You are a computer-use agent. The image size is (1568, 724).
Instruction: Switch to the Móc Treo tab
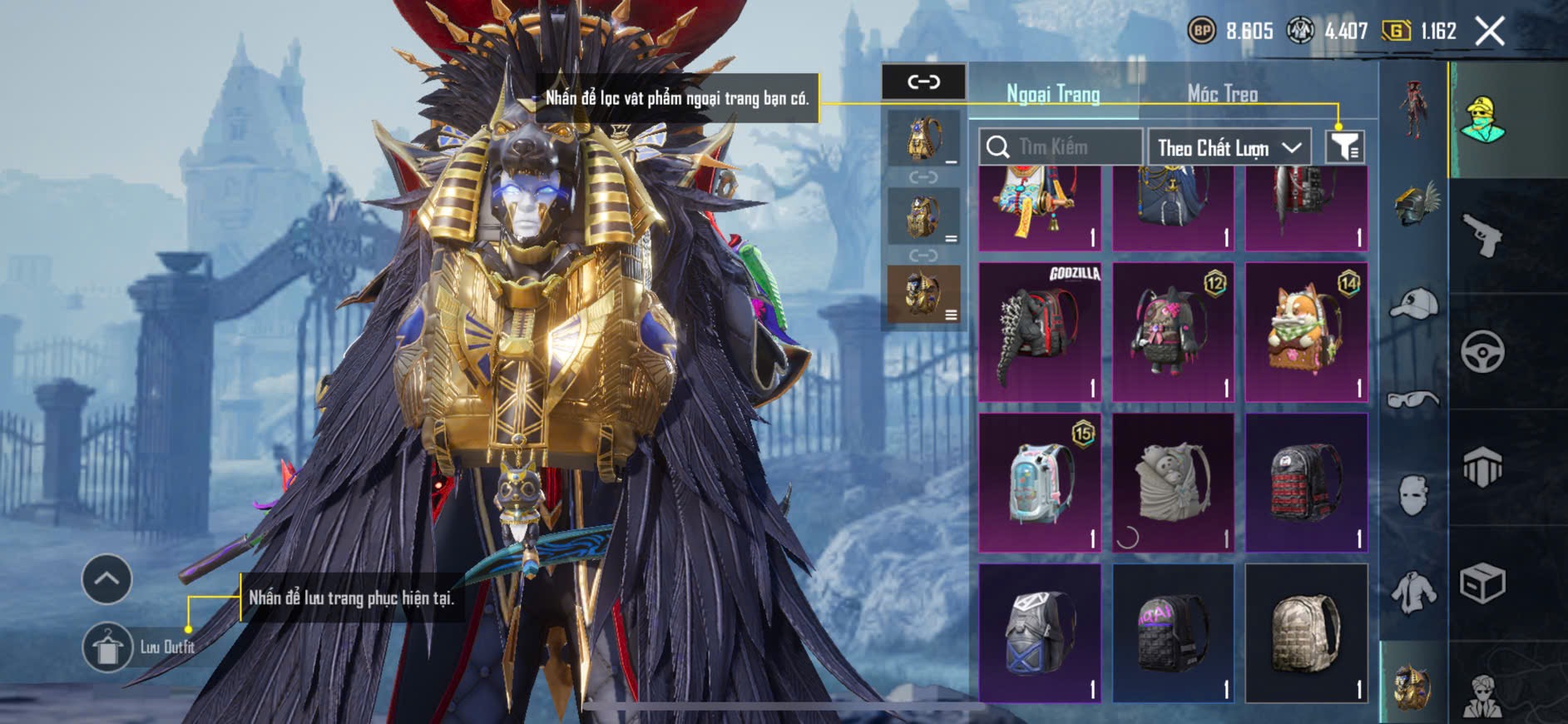pos(1222,94)
